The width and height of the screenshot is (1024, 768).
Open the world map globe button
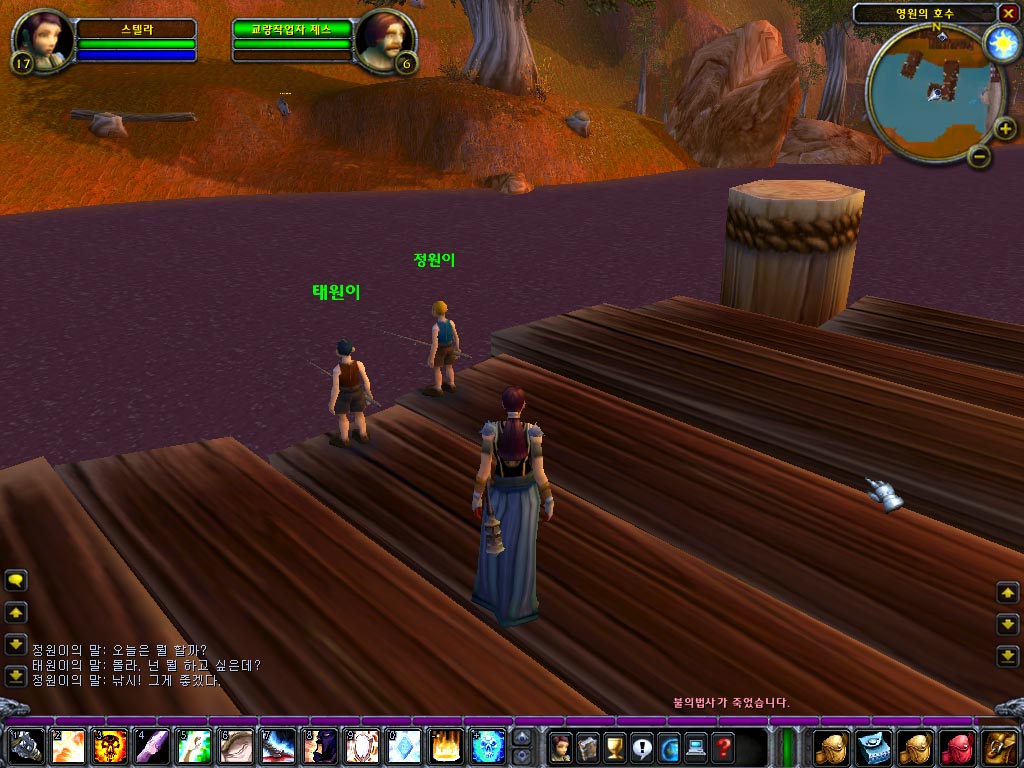tap(668, 747)
